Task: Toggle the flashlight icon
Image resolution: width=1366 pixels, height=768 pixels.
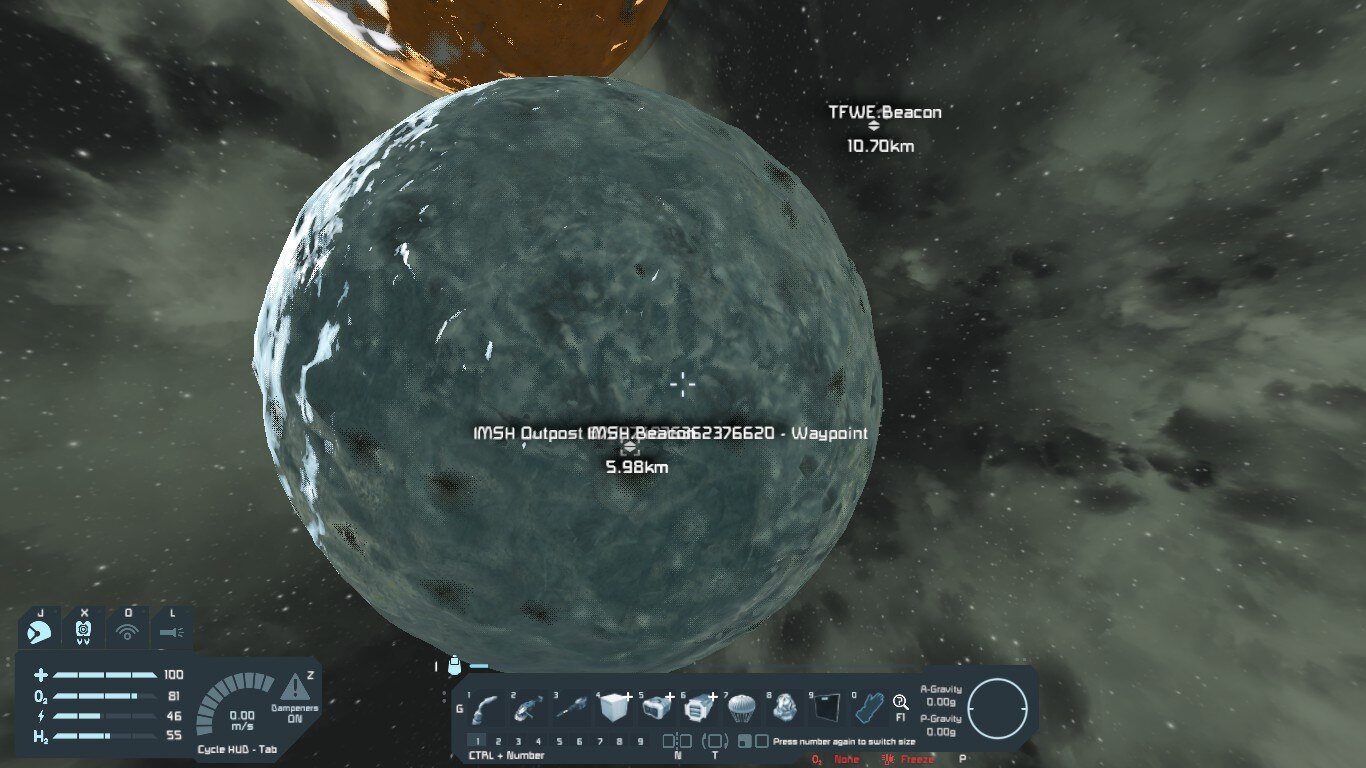Action: click(171, 631)
